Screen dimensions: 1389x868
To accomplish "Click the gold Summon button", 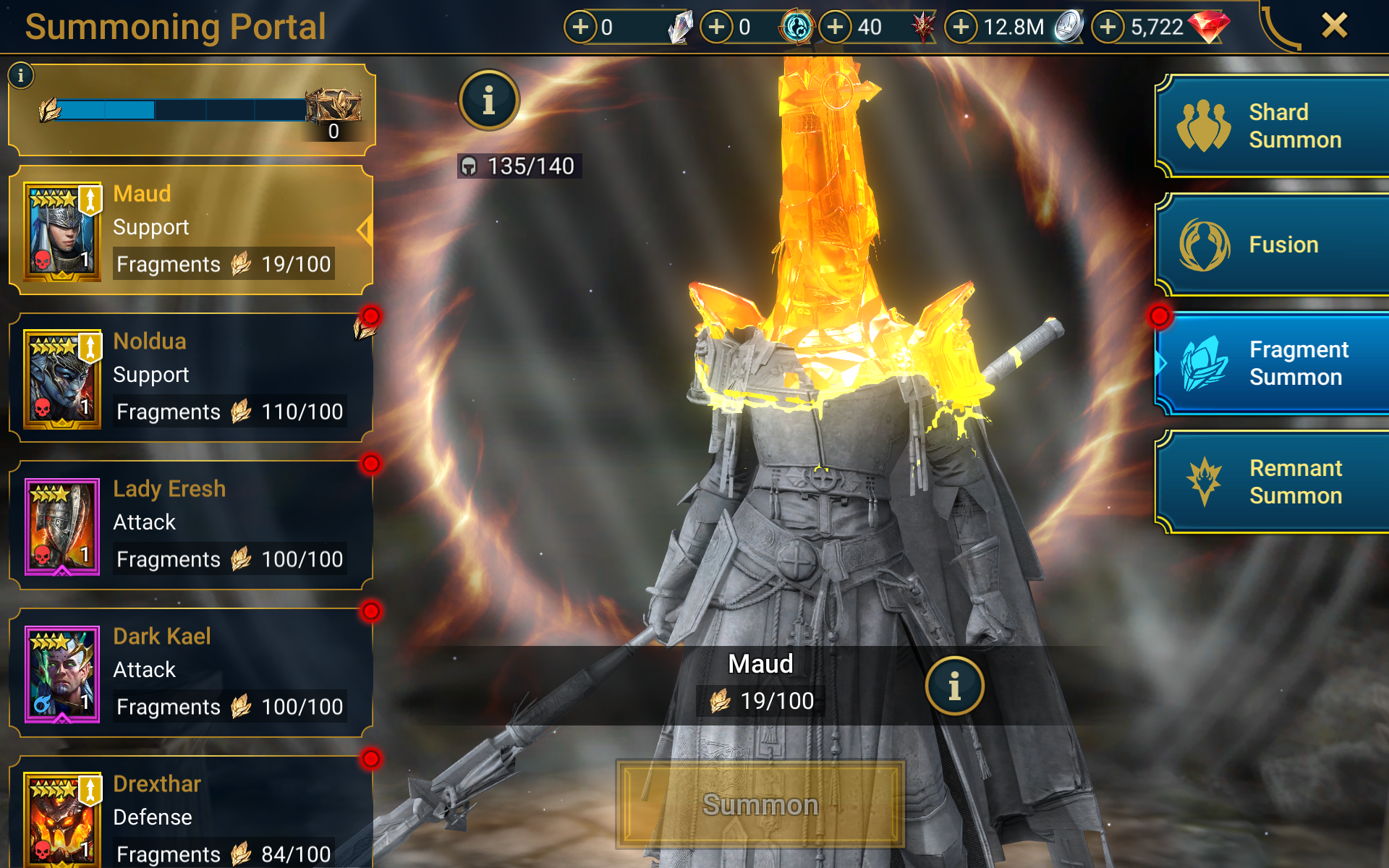I will [760, 804].
